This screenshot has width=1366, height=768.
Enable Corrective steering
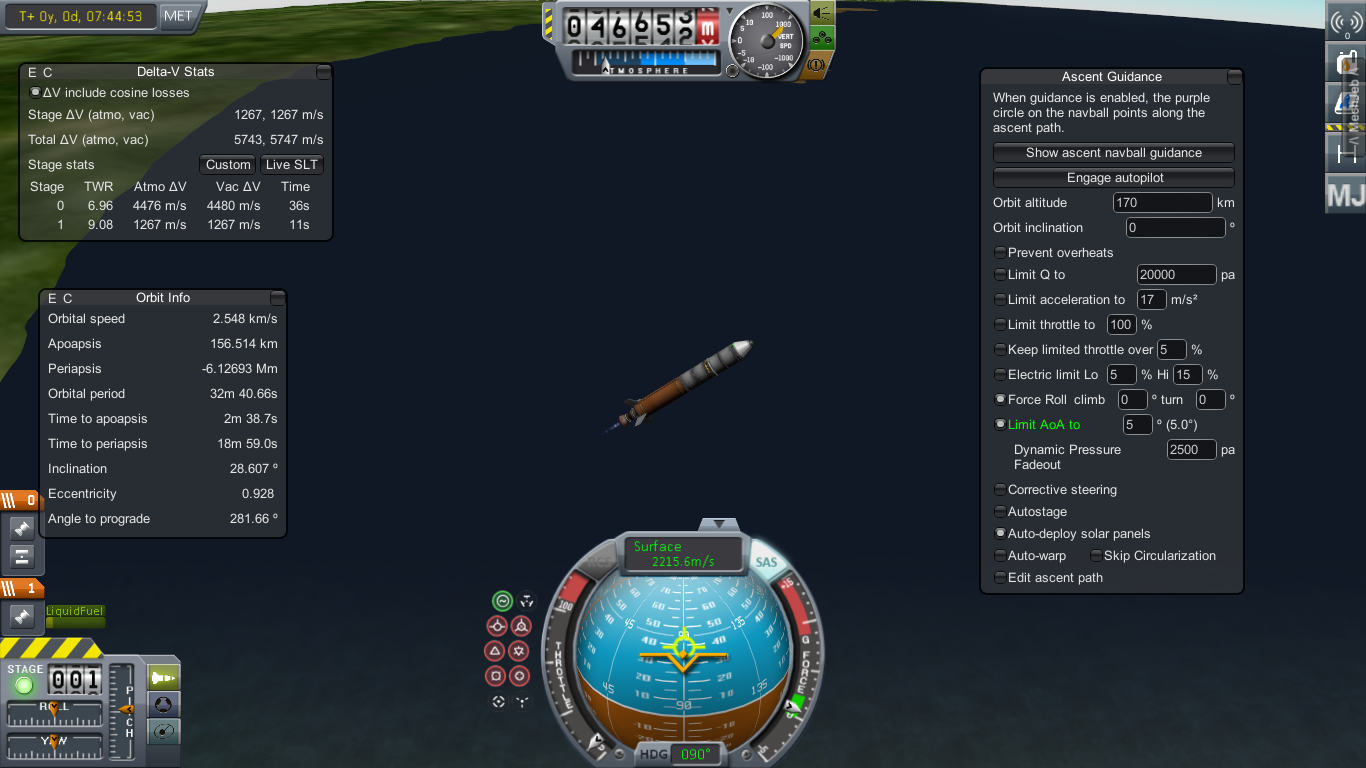coord(1000,490)
